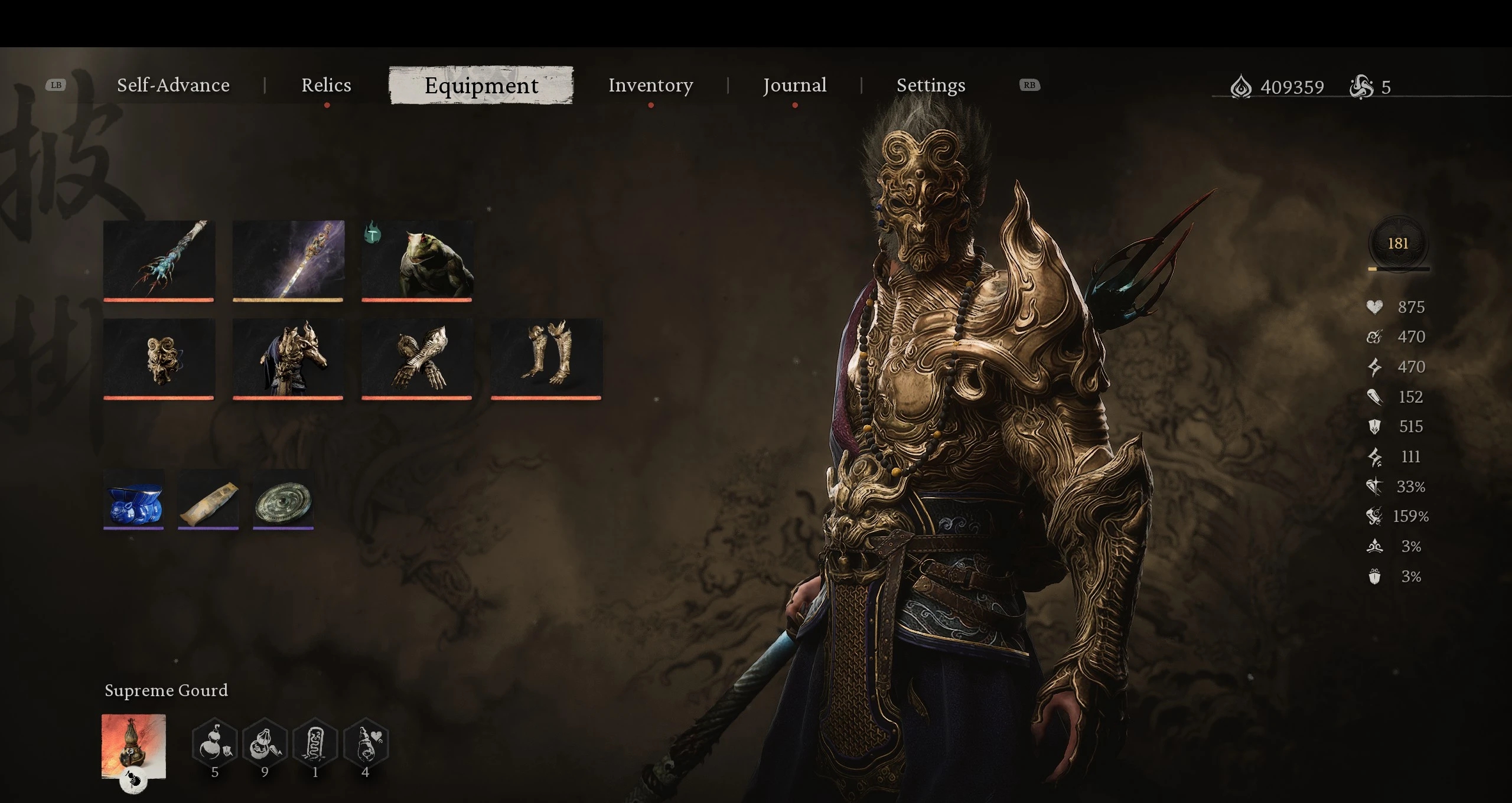Screen dimensions: 1512x803
Task: Pick the blue tiger-shaped curio slot
Action: (133, 499)
